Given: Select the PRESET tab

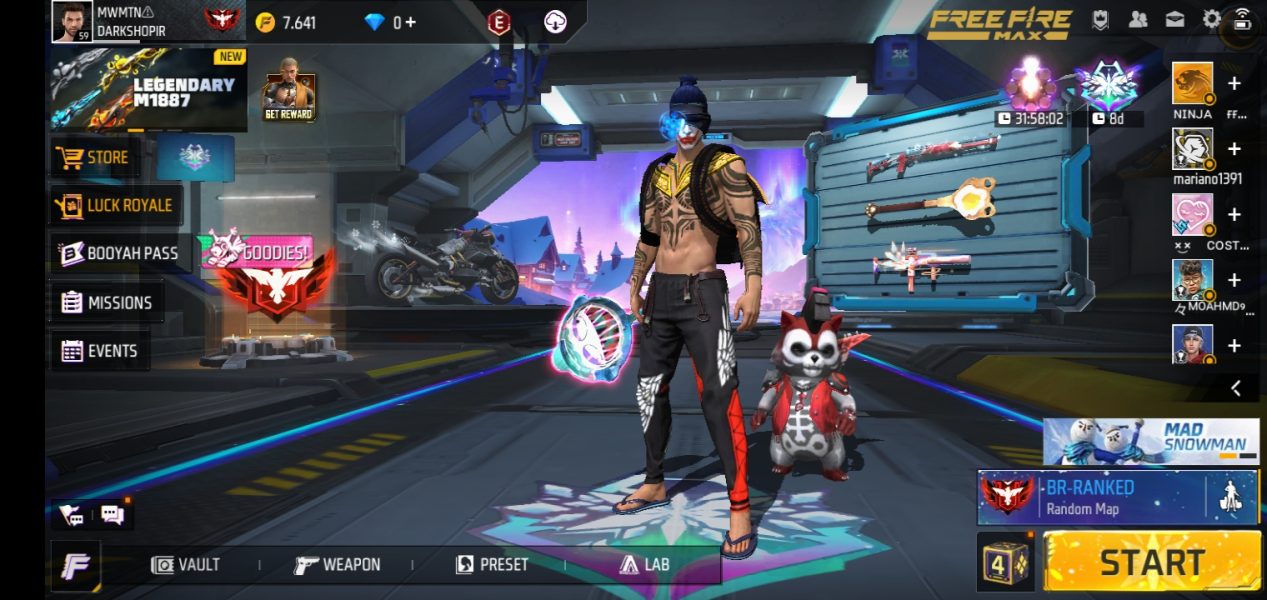Looking at the screenshot, I should 492,565.
